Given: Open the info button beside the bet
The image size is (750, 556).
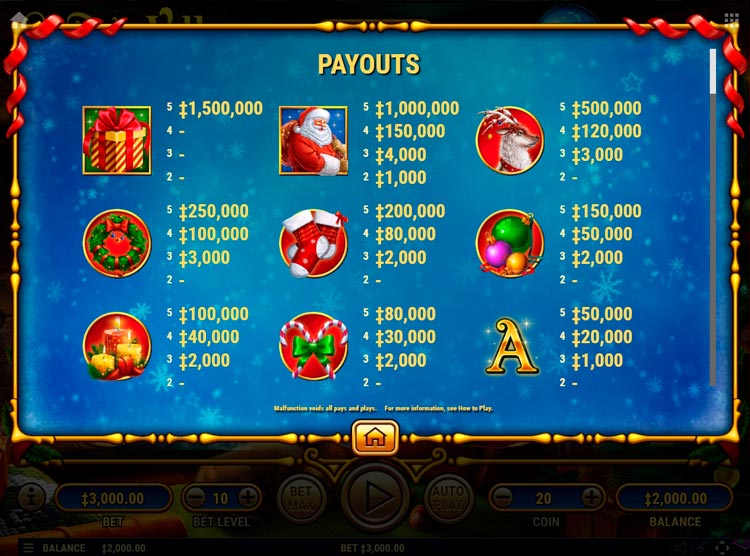Looking at the screenshot, I should (x=29, y=496).
